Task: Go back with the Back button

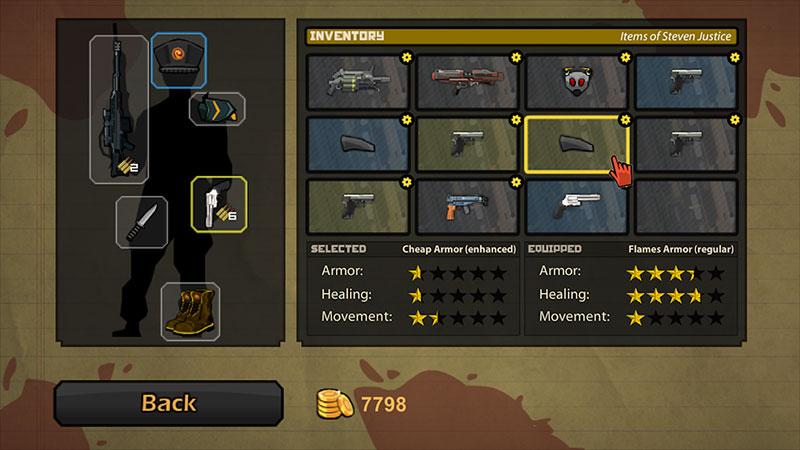Action: (168, 403)
